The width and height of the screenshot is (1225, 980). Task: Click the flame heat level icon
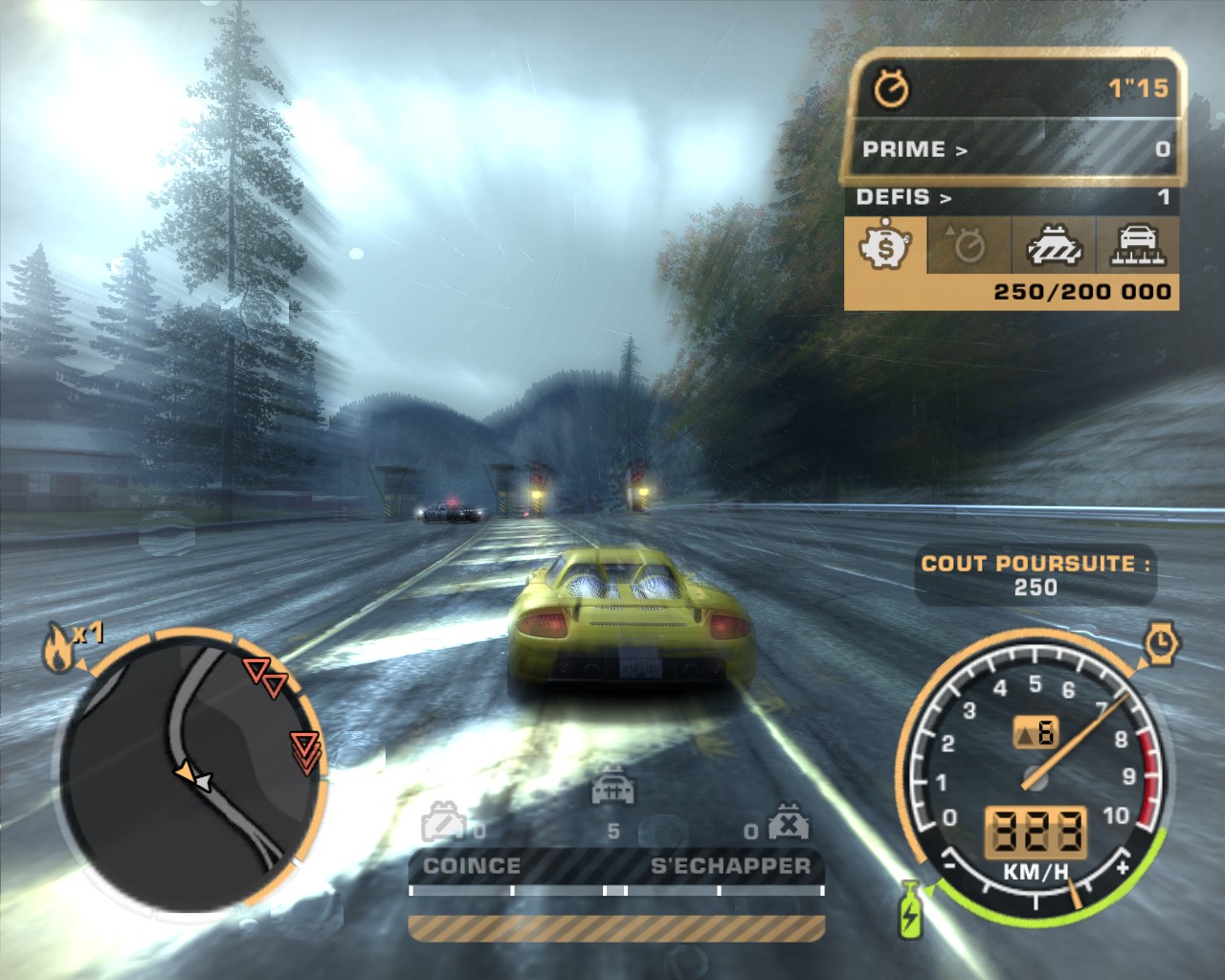click(x=57, y=649)
